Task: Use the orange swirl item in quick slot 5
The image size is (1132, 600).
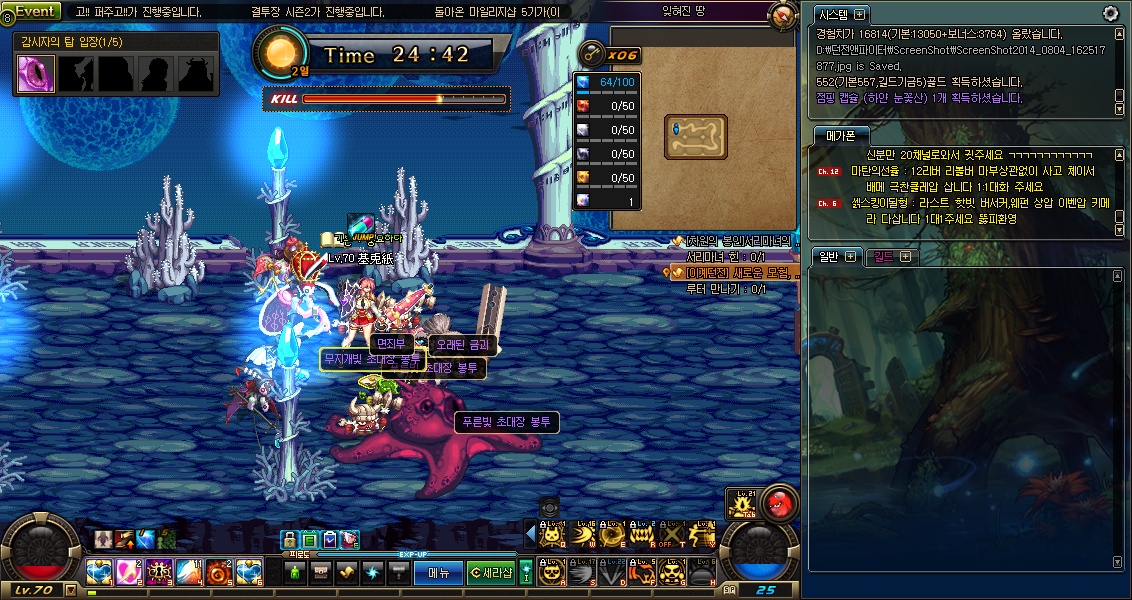Action: (217, 572)
